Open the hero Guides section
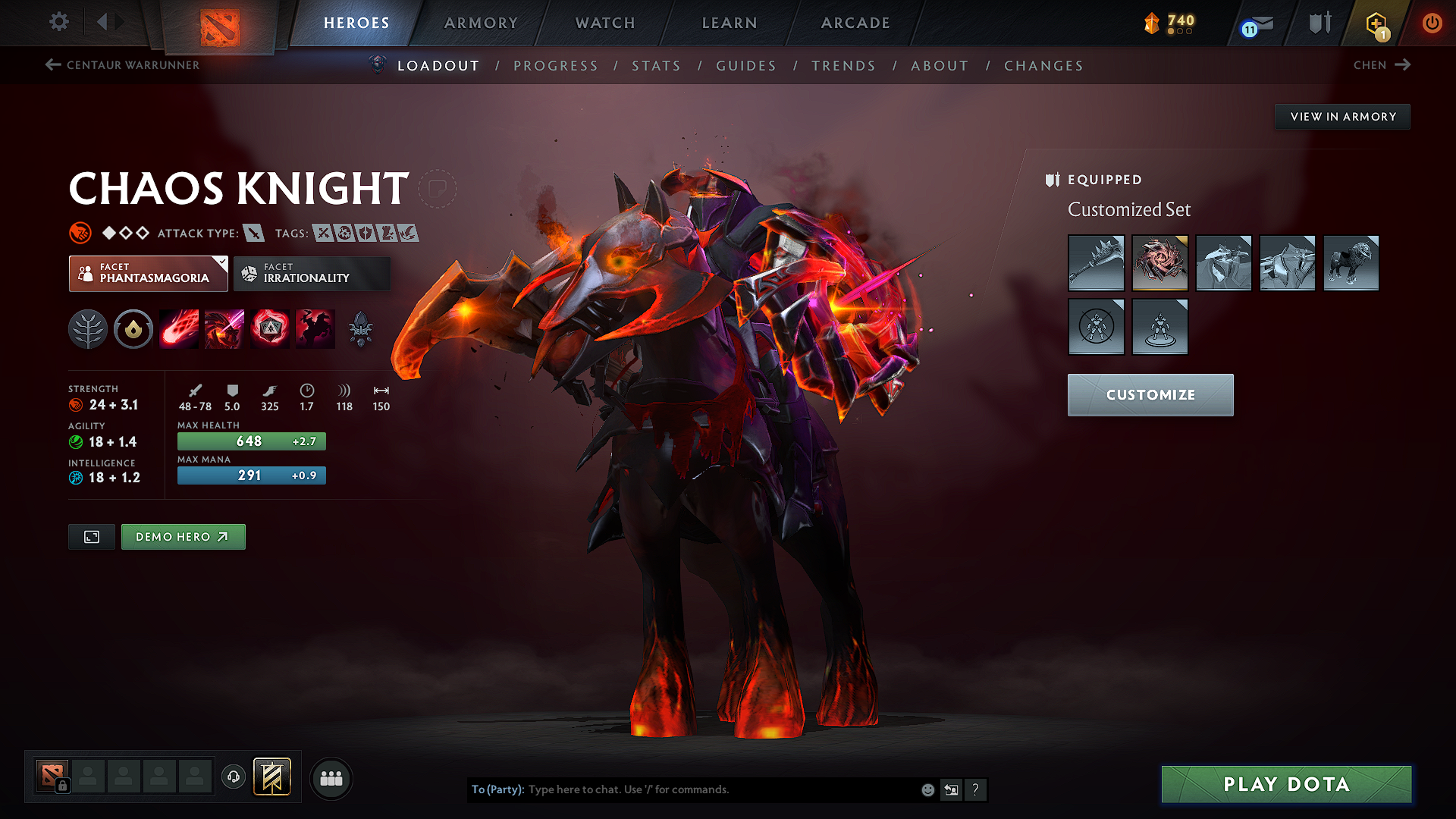The width and height of the screenshot is (1456, 819). point(746,66)
